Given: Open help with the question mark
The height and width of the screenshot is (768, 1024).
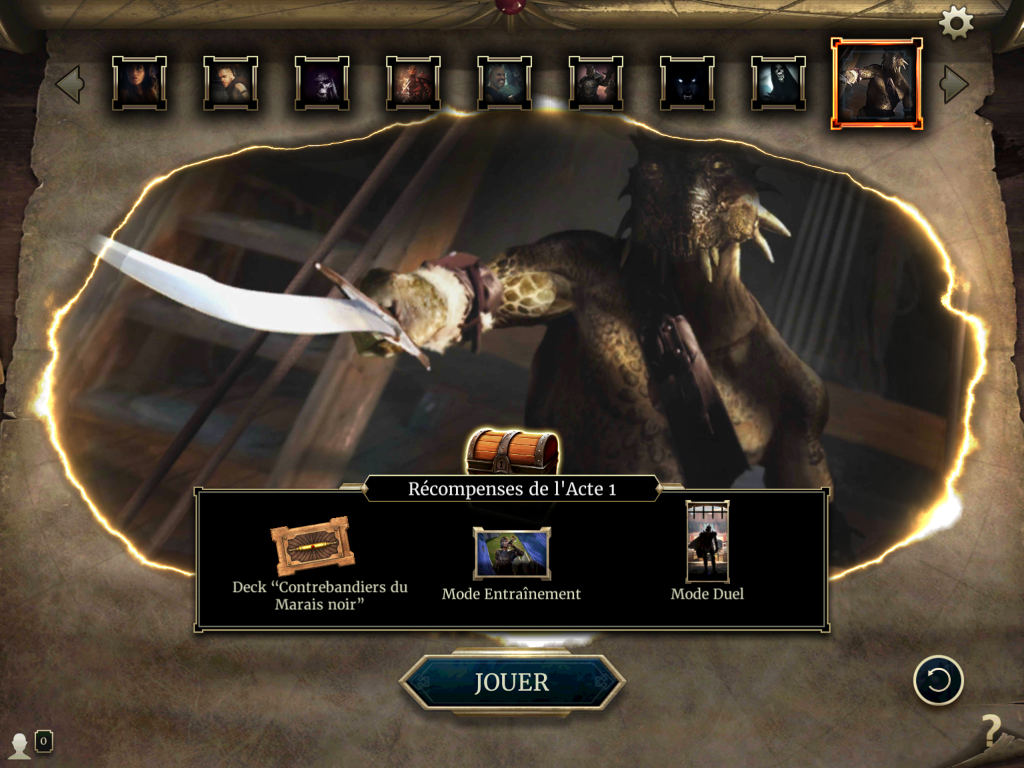Looking at the screenshot, I should [990, 731].
